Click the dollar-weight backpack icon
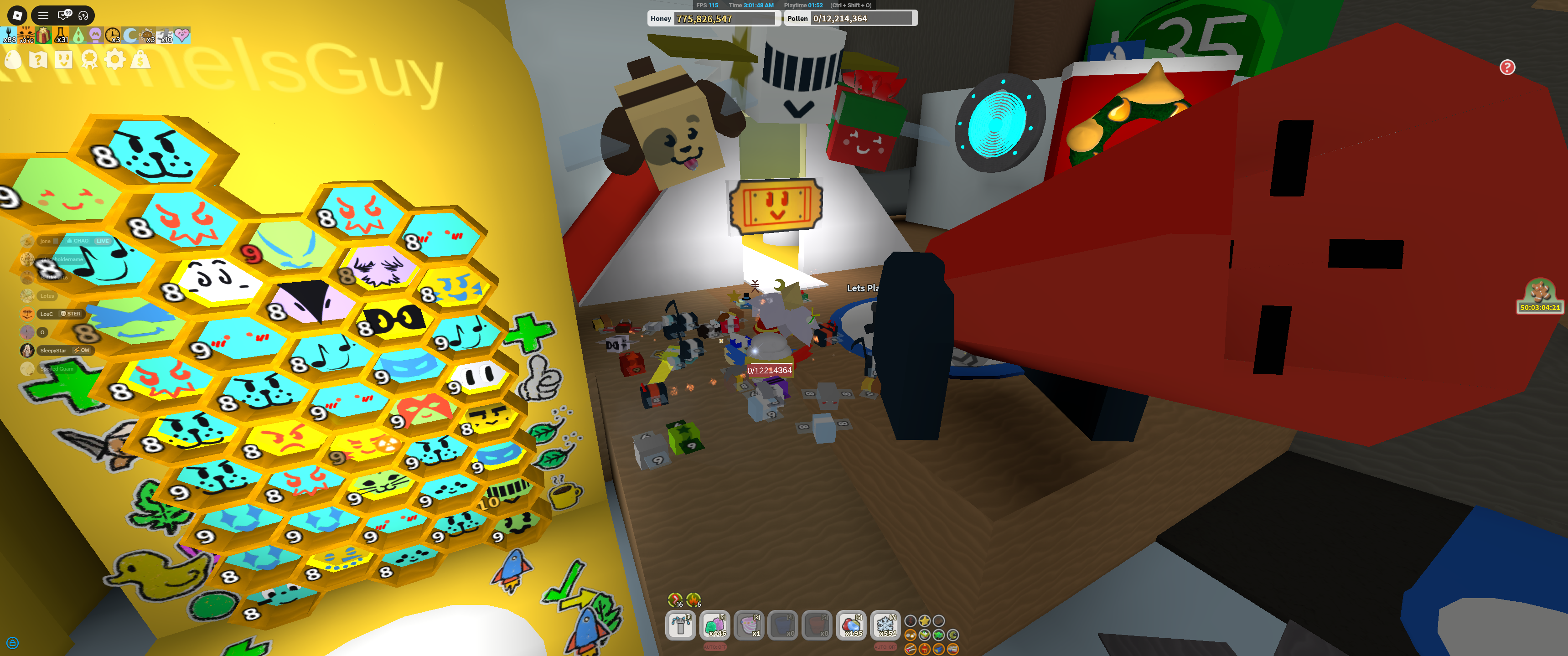 click(140, 60)
